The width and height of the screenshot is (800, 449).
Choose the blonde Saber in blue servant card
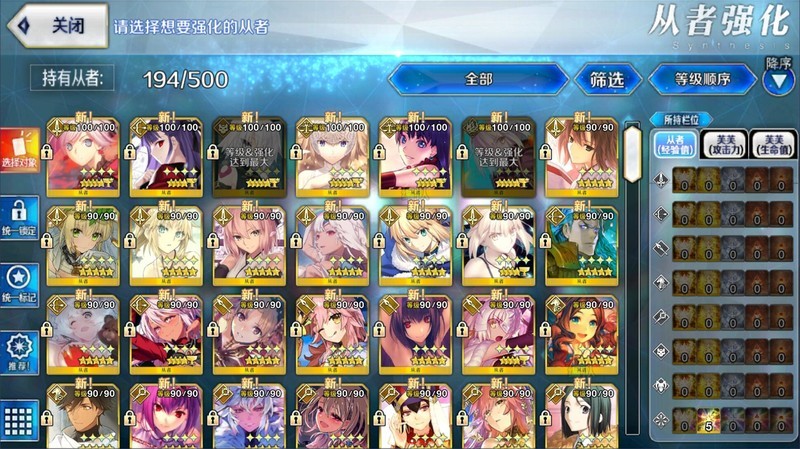415,243
